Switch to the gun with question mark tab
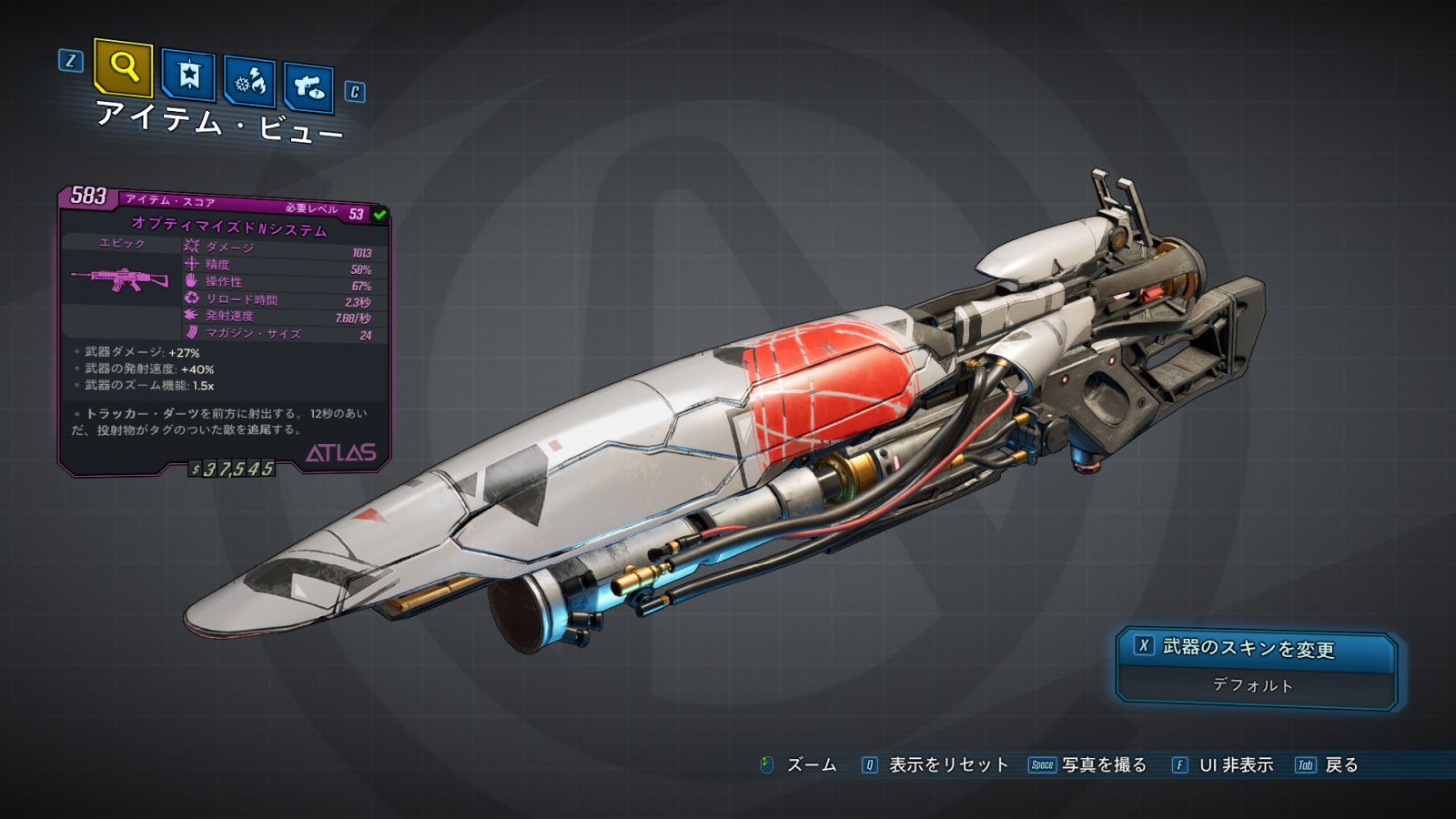Image resolution: width=1456 pixels, height=819 pixels. click(x=308, y=87)
